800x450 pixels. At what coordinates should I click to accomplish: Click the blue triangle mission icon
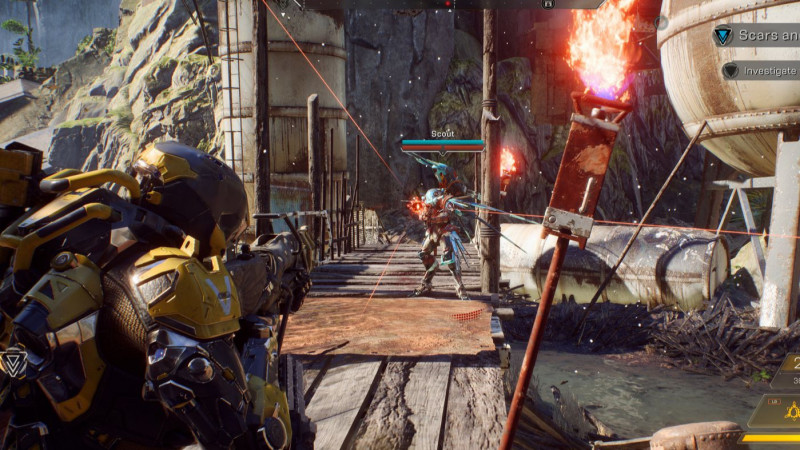(x=722, y=35)
